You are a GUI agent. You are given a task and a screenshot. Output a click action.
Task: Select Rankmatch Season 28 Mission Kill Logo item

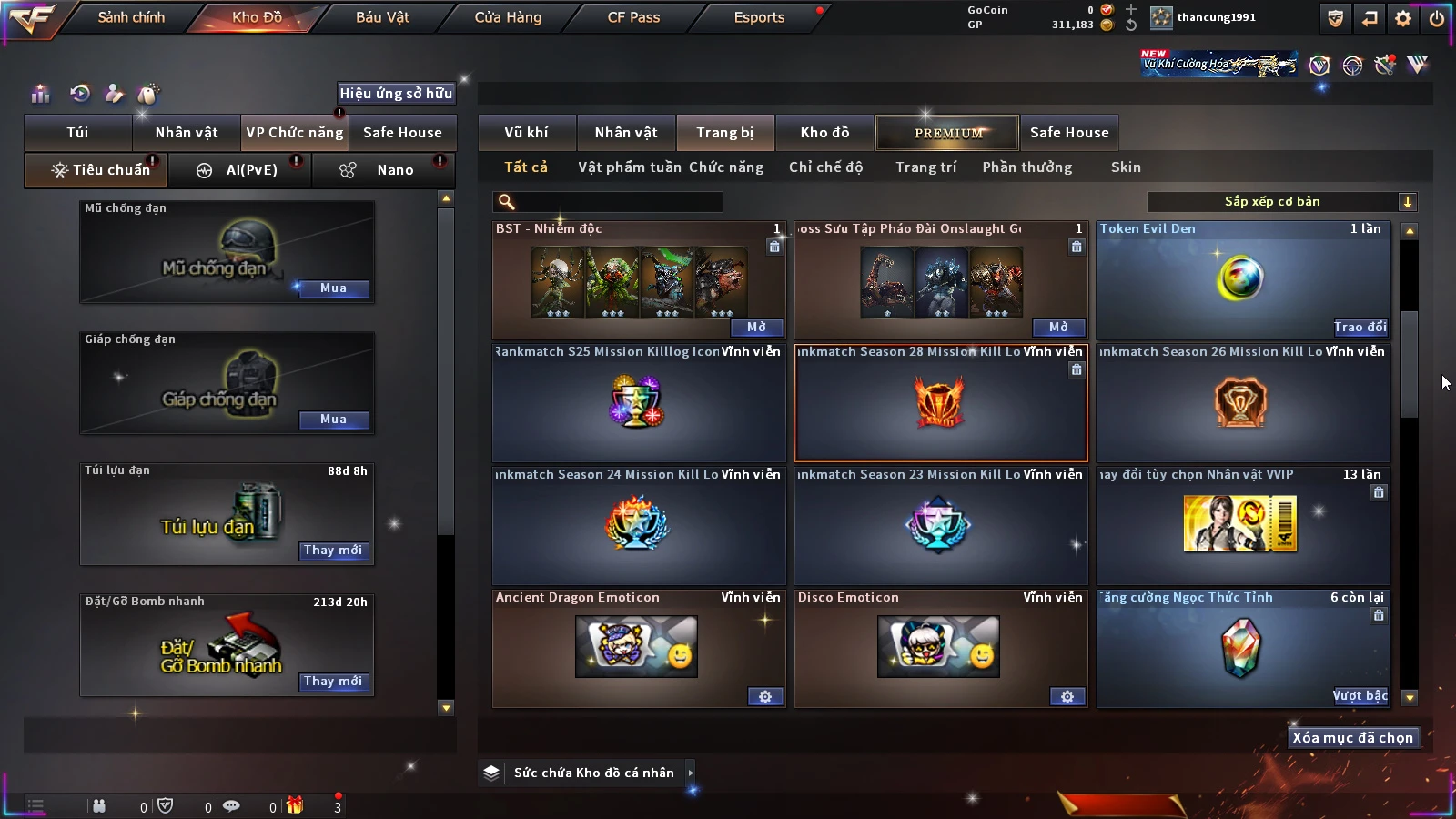[x=940, y=403]
